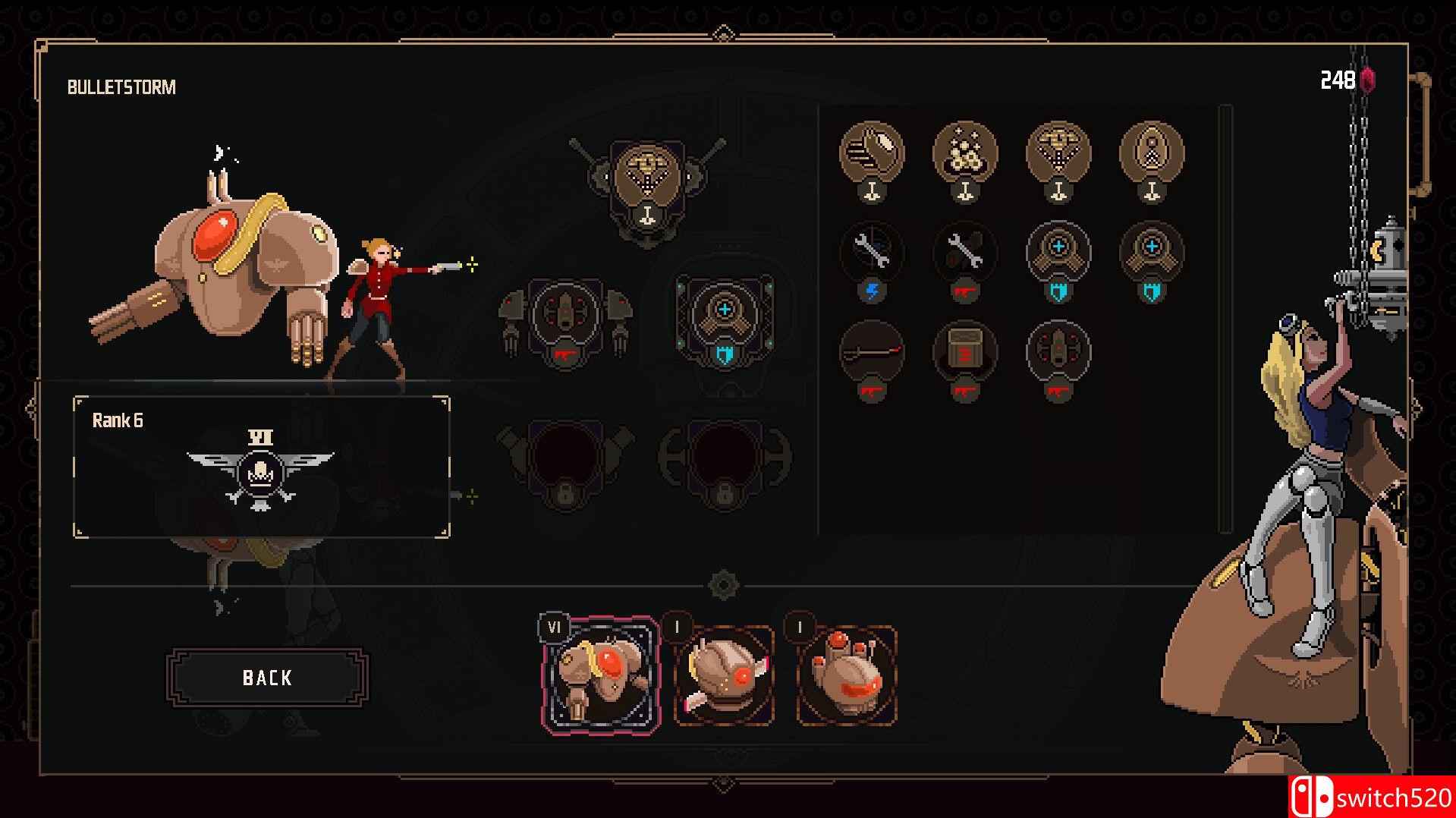Select the wrench module with lightning tag
The width and height of the screenshot is (1456, 818).
[872, 254]
